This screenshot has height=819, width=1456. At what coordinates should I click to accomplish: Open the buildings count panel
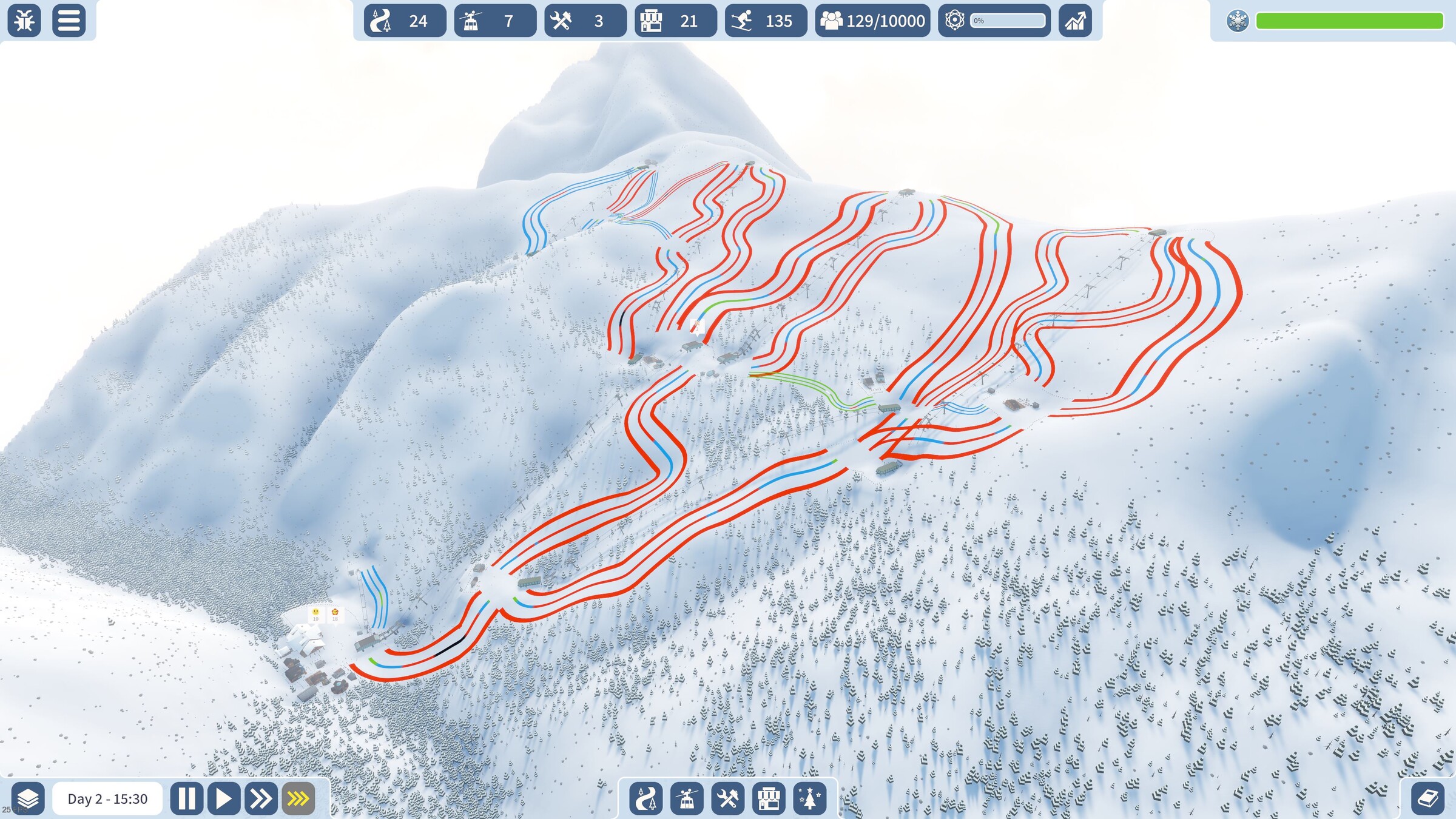click(x=675, y=21)
